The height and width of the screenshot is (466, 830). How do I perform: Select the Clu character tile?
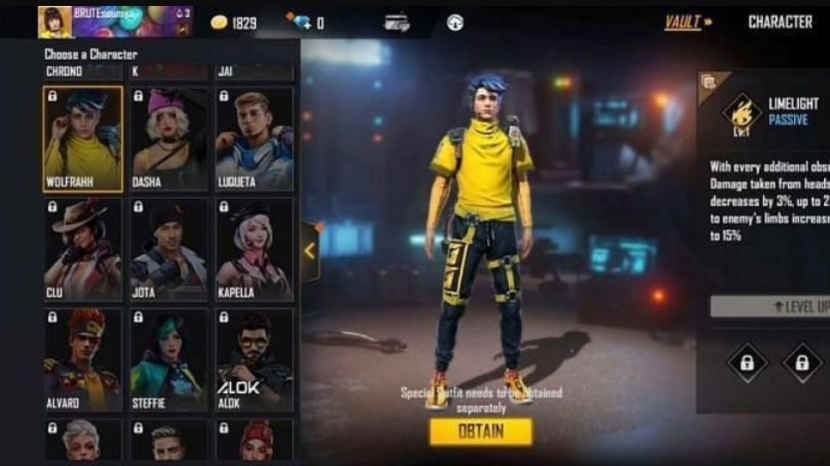83,249
